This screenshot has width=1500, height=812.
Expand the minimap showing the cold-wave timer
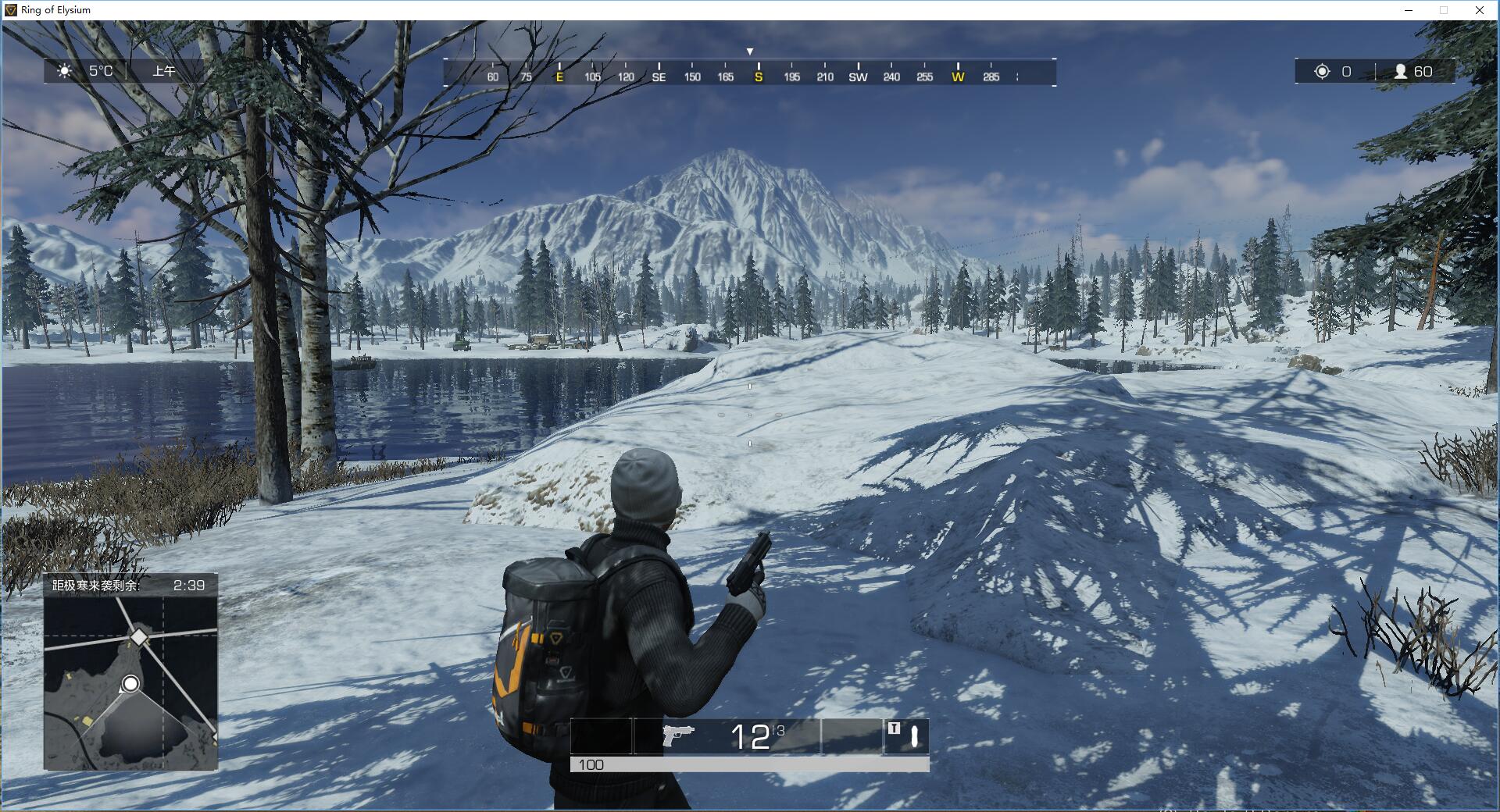133,671
